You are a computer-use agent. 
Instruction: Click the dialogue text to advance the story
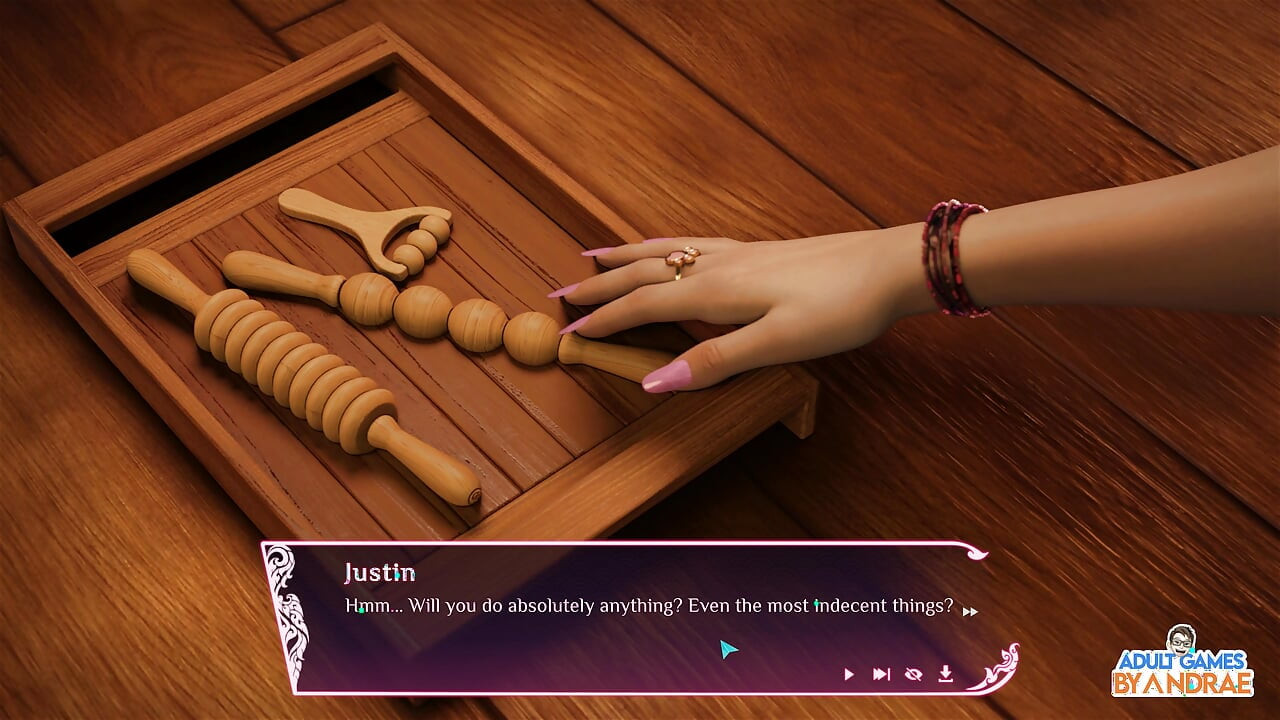click(648, 605)
